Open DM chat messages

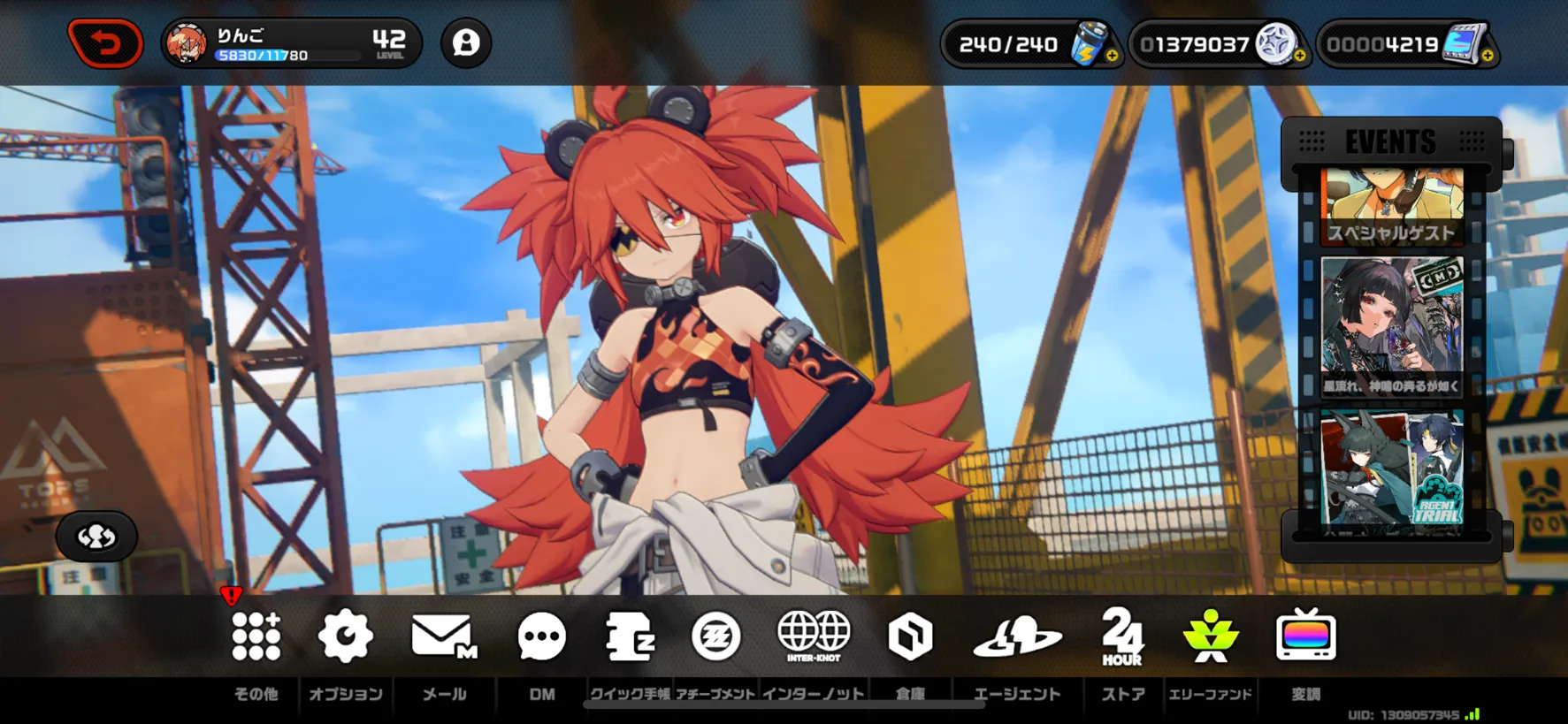(x=541, y=636)
